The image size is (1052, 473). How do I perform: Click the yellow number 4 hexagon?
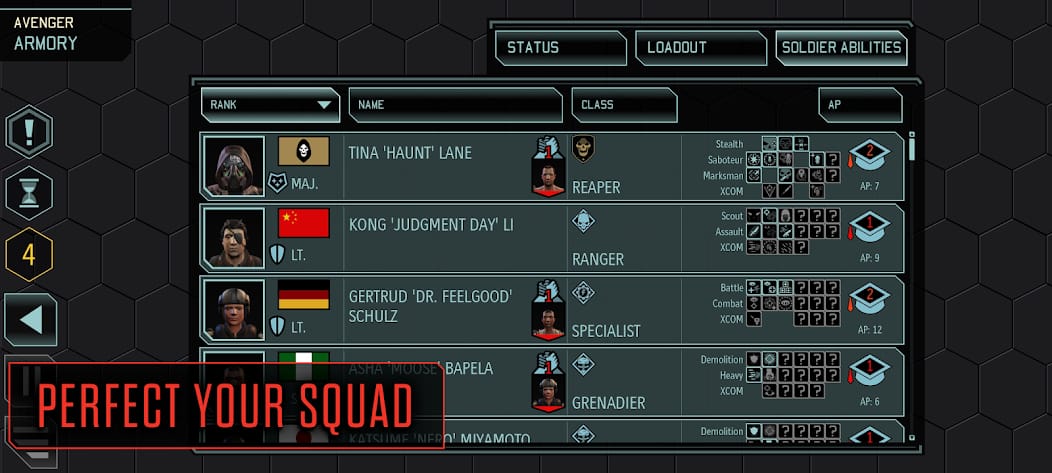(29, 254)
